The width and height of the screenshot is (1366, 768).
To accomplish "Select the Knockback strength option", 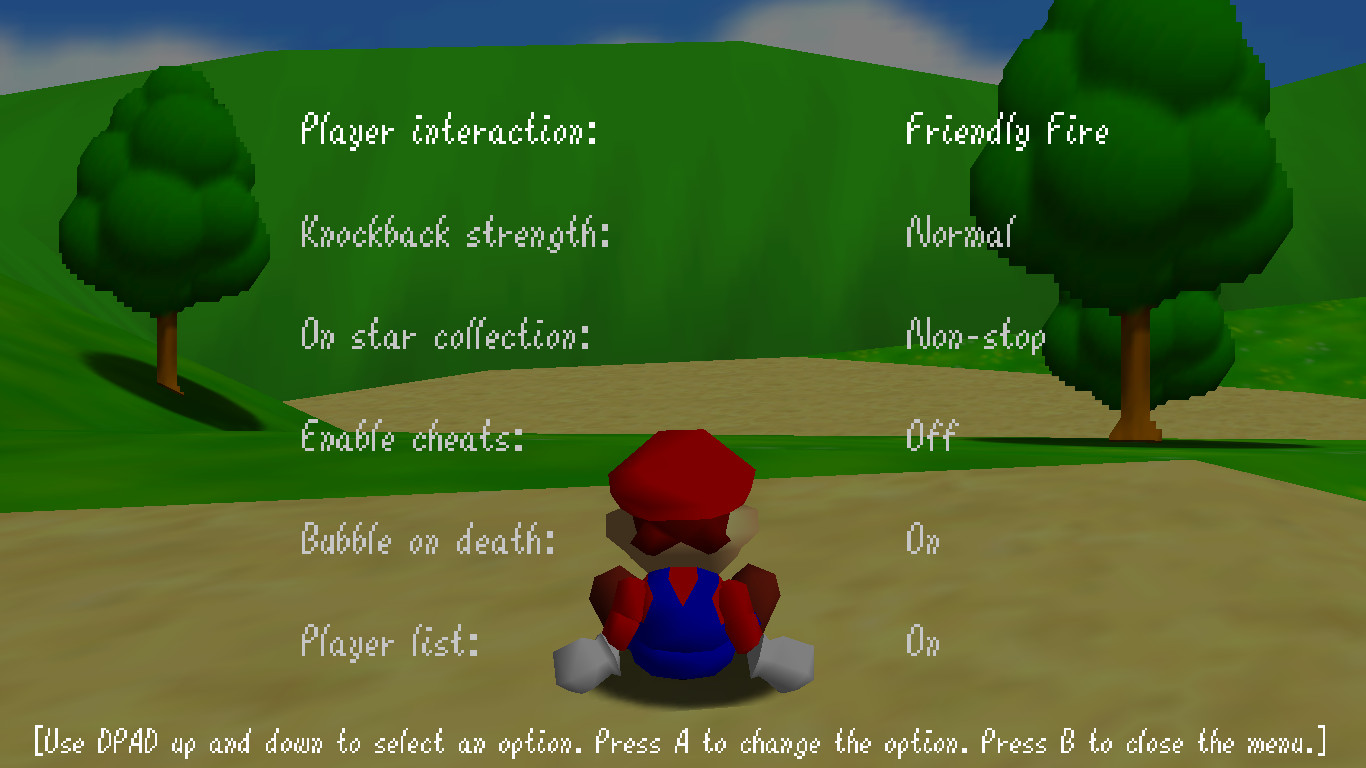I will pyautogui.click(x=448, y=234).
